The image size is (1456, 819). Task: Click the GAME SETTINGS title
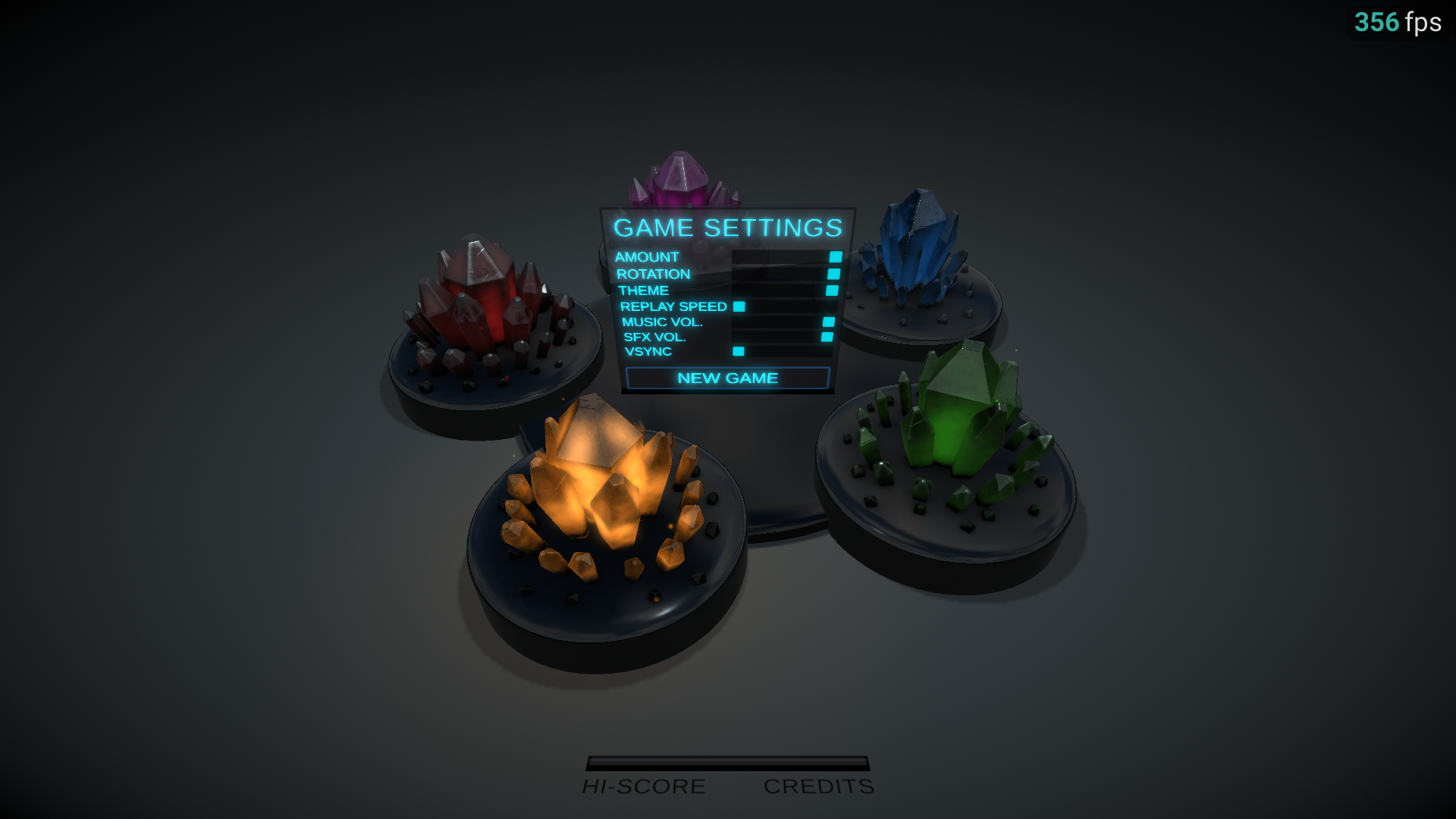[727, 228]
